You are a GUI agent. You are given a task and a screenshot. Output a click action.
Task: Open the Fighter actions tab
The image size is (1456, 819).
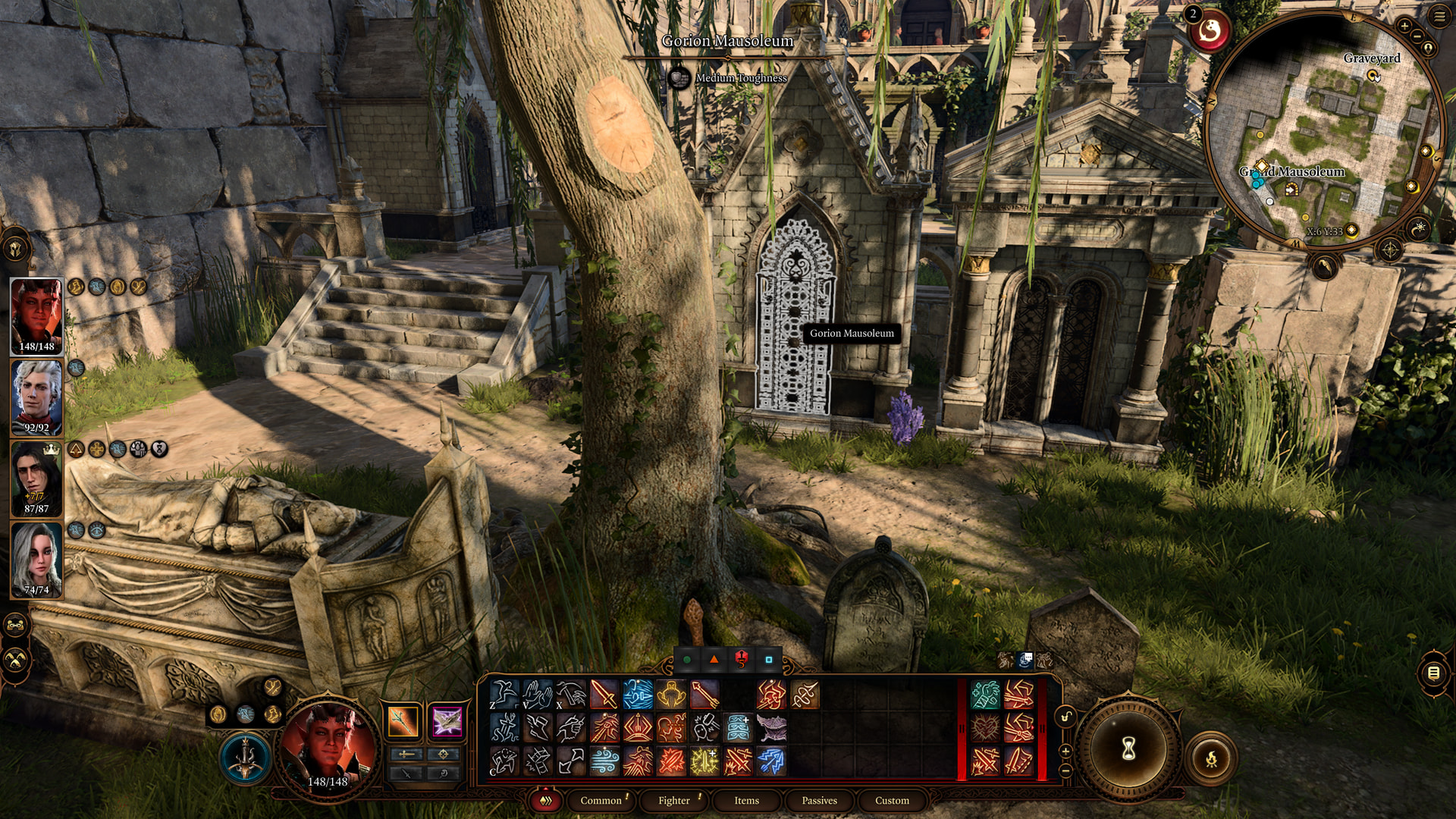pyautogui.click(x=673, y=800)
